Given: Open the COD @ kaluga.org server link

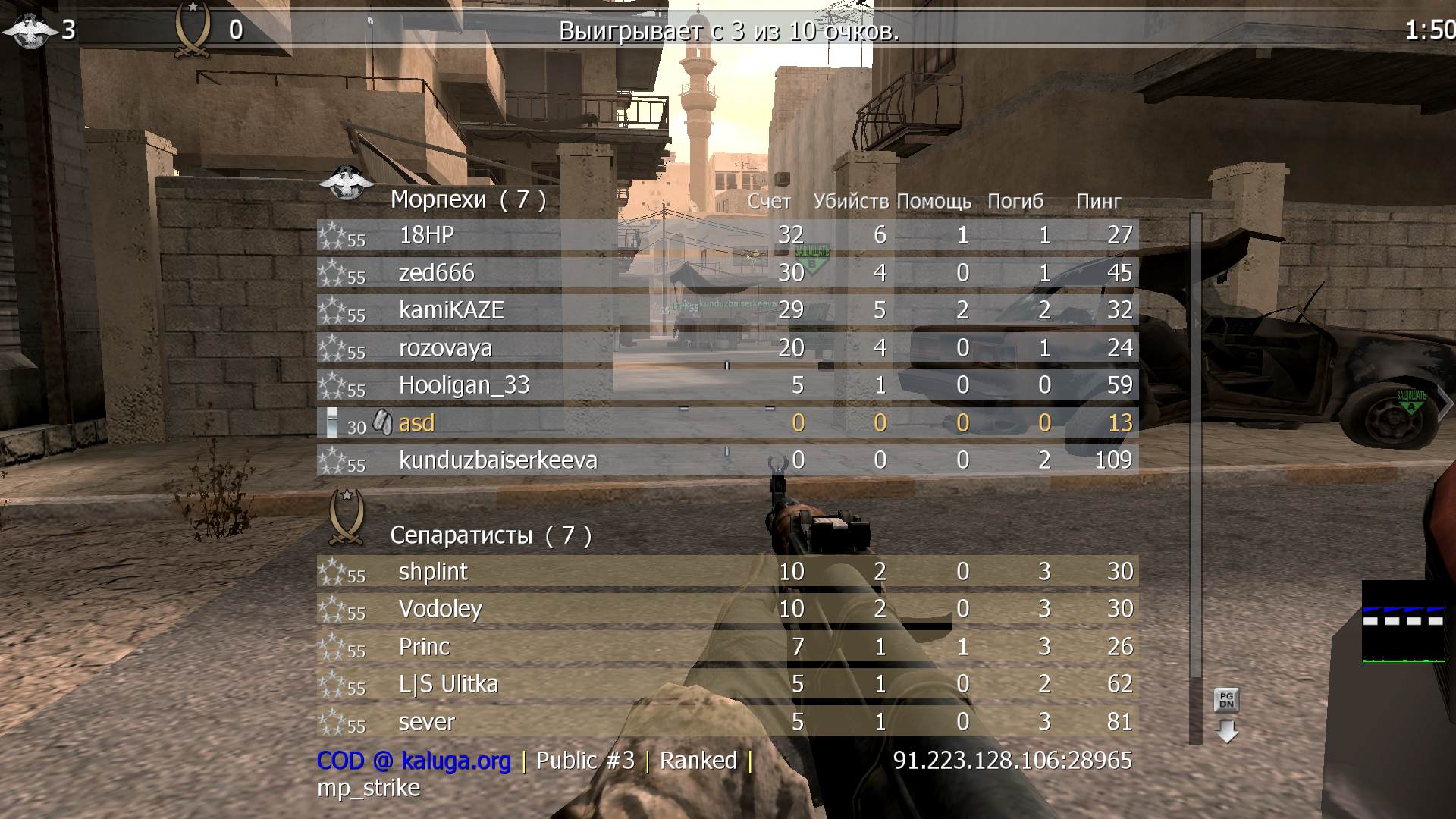Looking at the screenshot, I should point(413,760).
